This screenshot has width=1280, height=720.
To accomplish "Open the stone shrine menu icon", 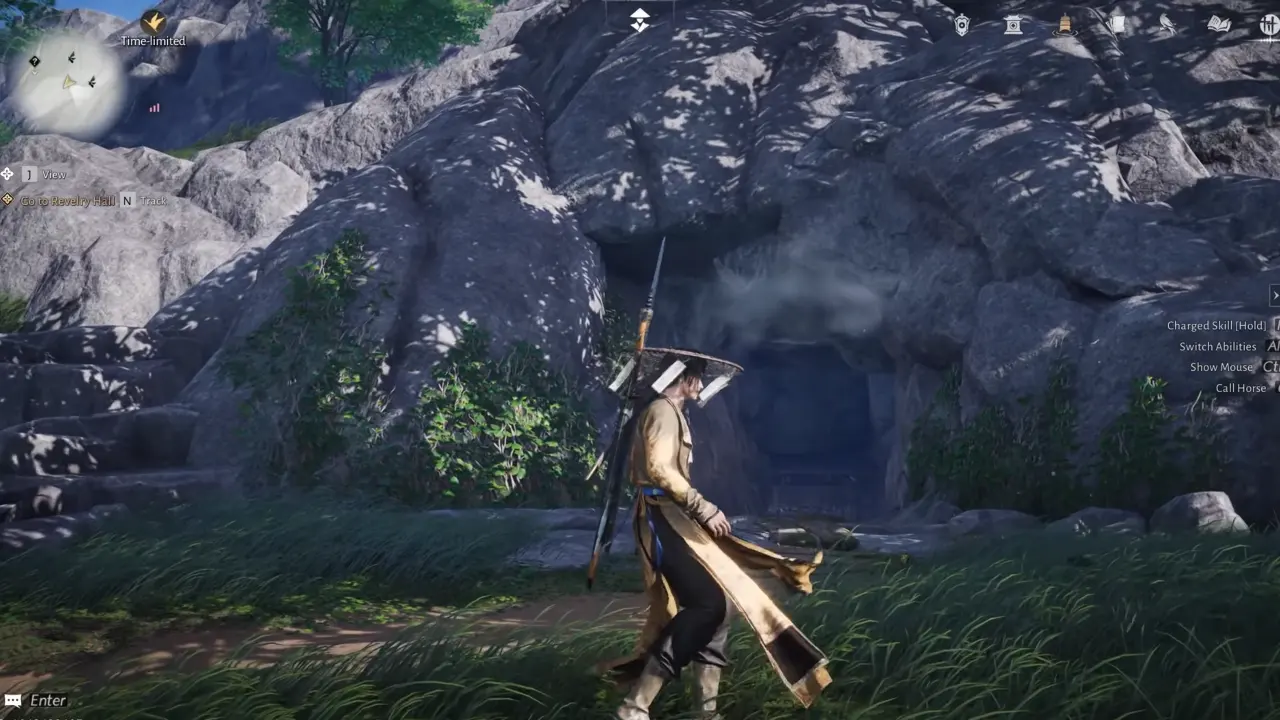I will (1013, 25).
